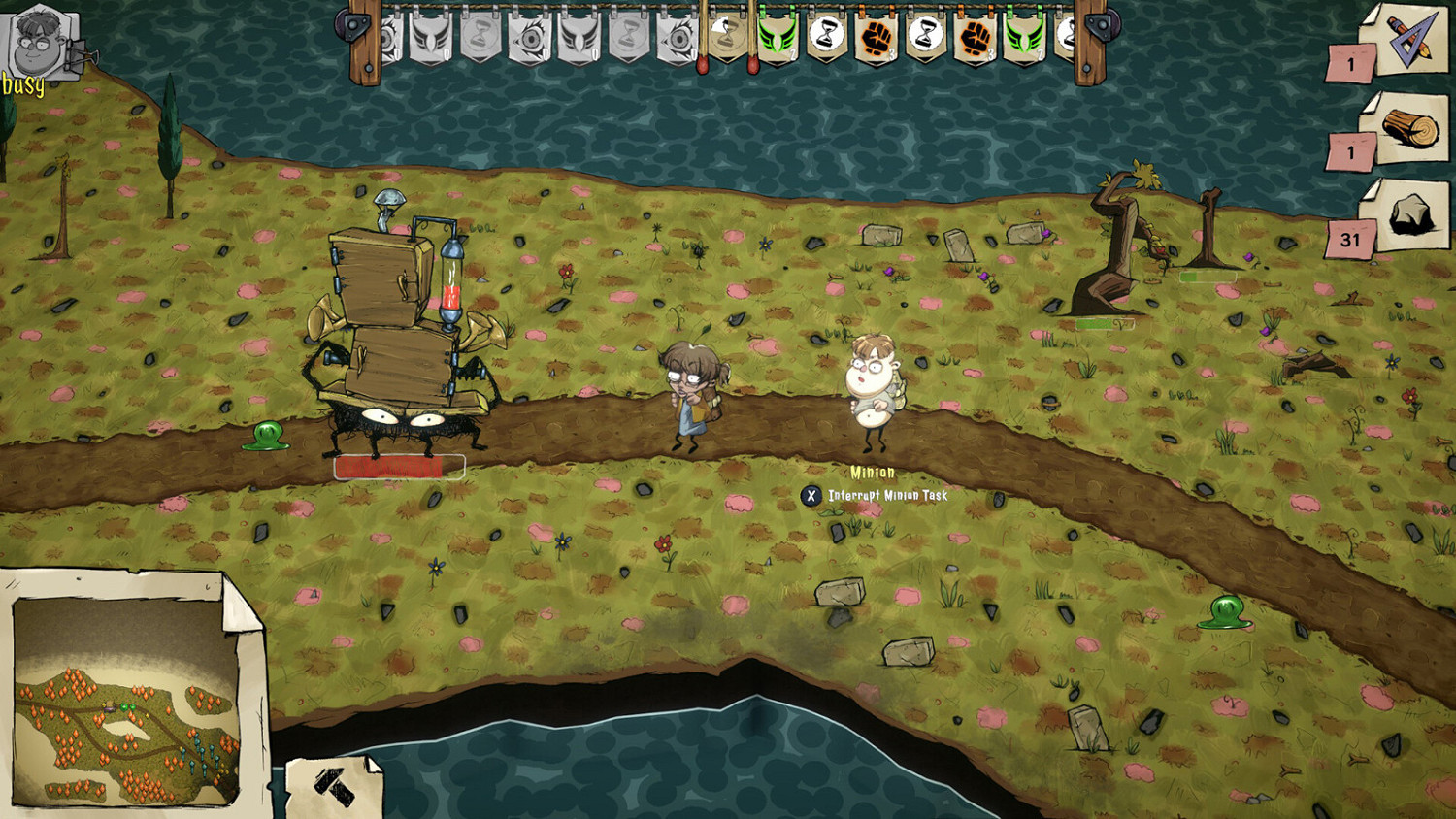Click the Minion nameplate label

coord(872,472)
